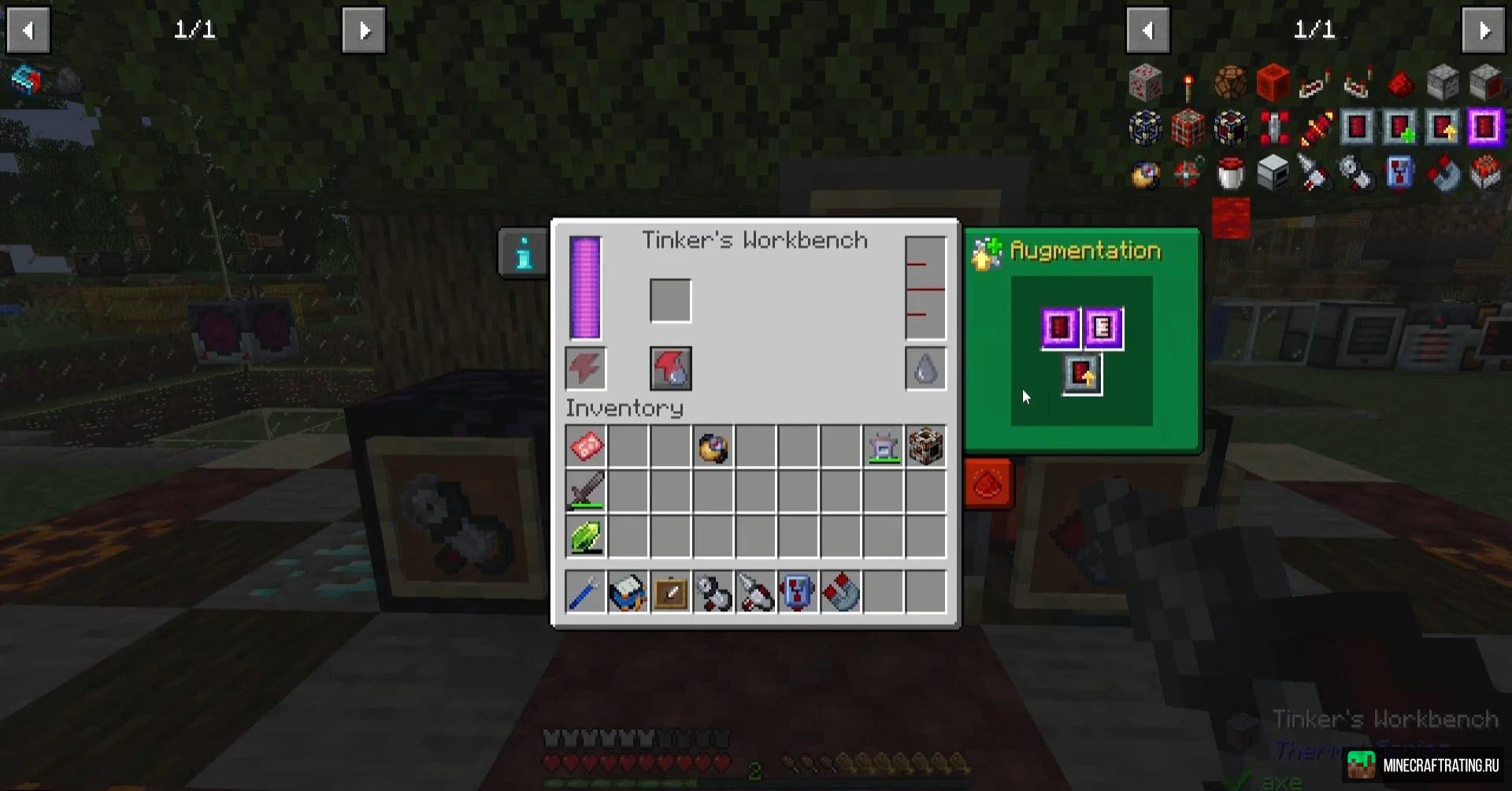Open the blue info button on the workbench

pyautogui.click(x=522, y=253)
